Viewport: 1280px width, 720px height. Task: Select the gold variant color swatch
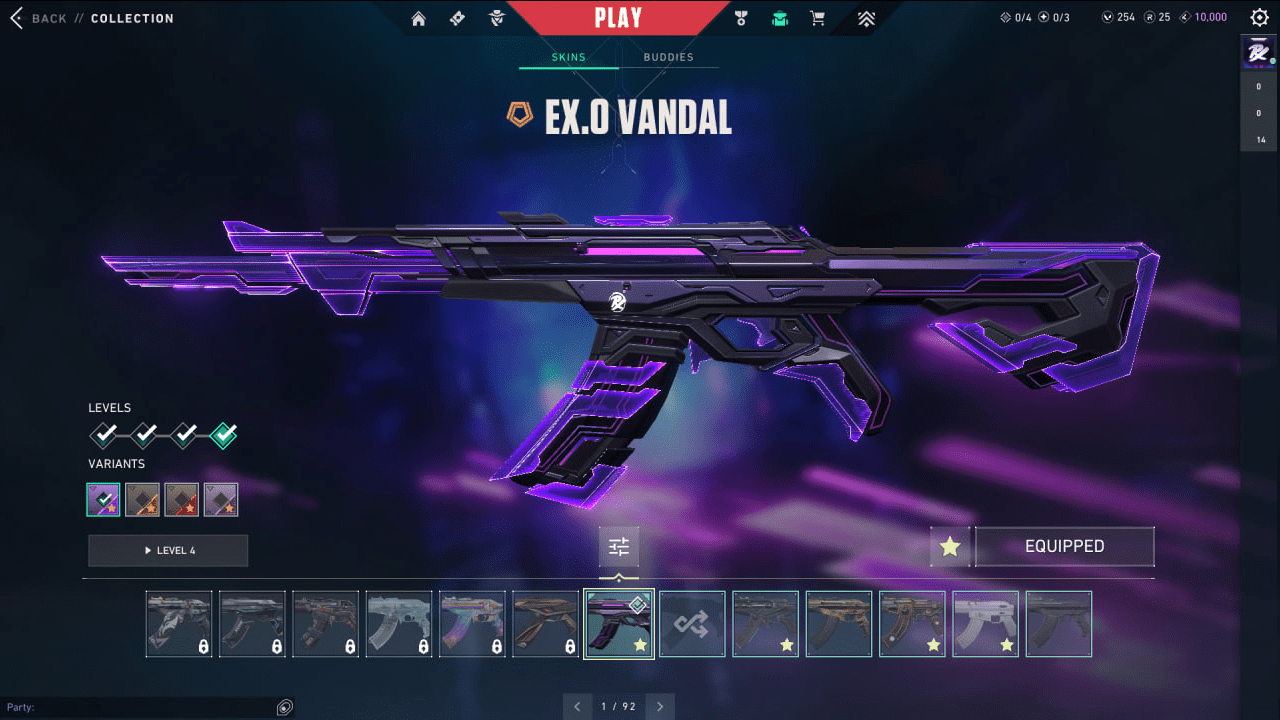[x=142, y=499]
